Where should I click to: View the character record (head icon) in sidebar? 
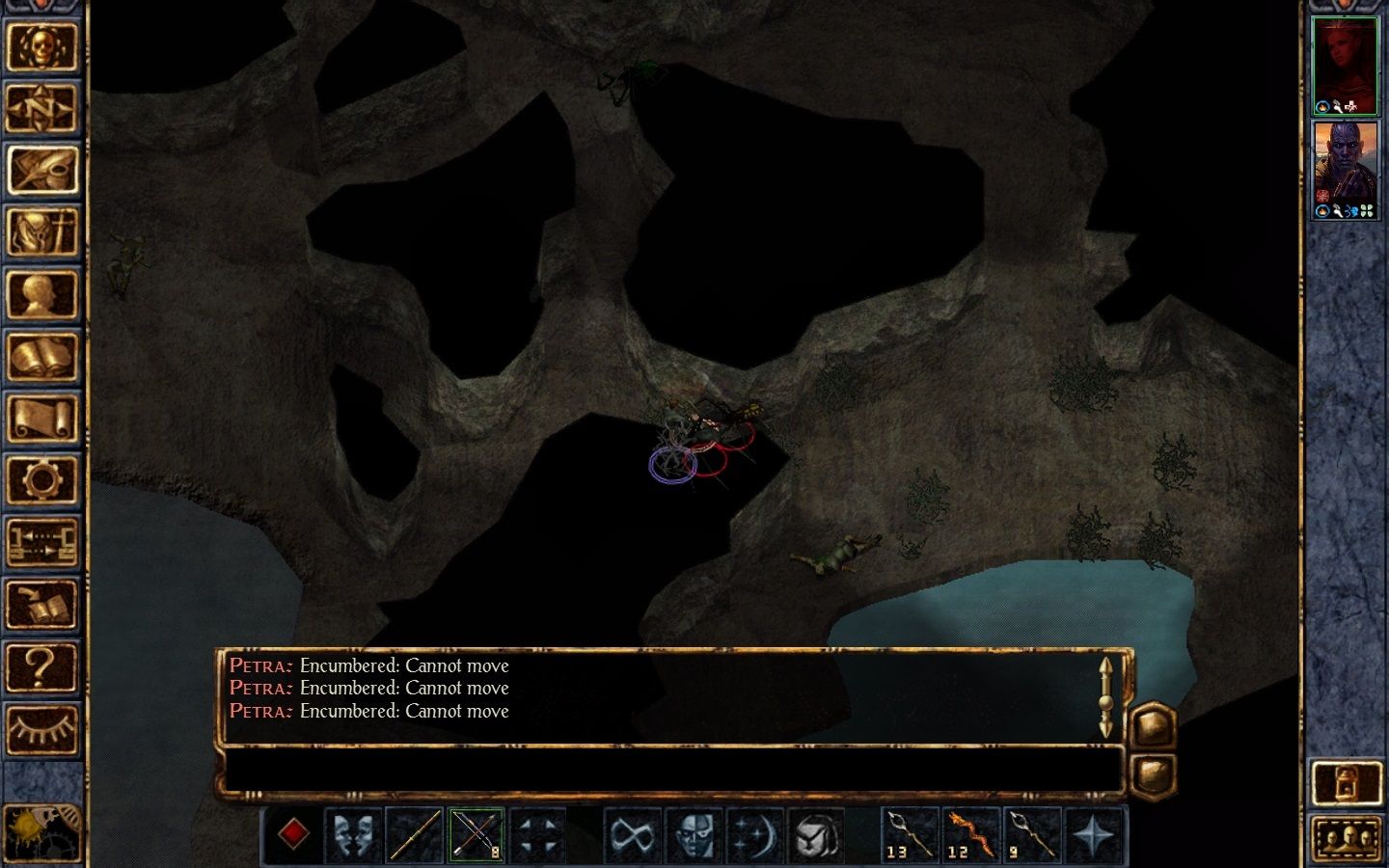42,294
